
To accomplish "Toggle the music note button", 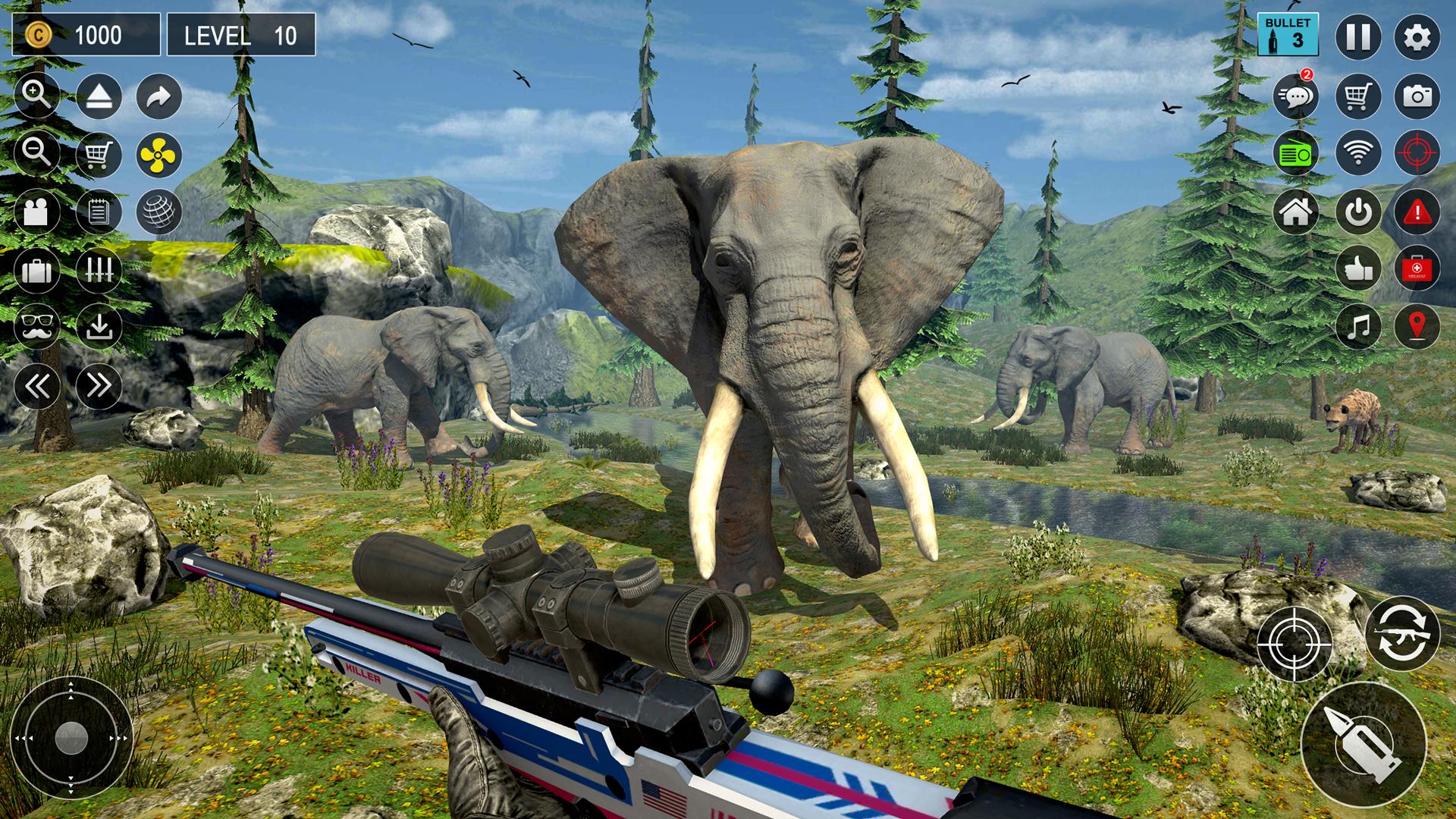I will [1357, 327].
